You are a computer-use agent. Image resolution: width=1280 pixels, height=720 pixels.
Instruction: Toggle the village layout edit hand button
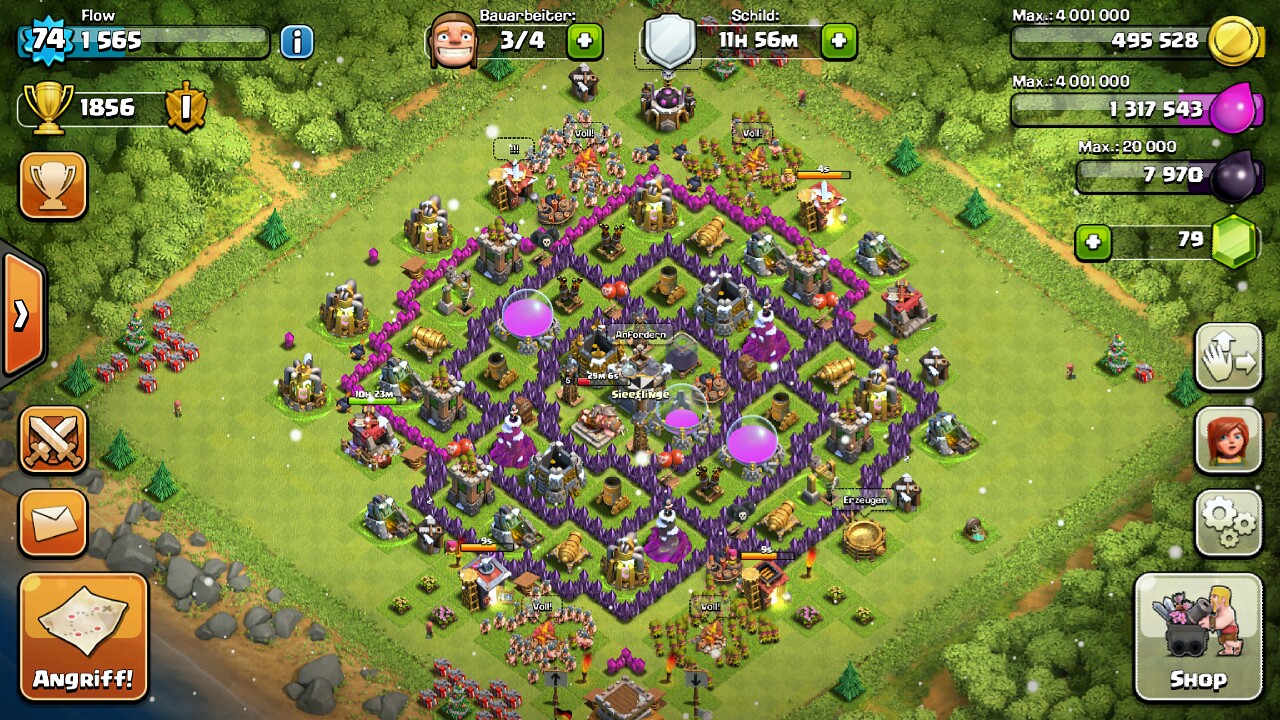(x=1228, y=357)
